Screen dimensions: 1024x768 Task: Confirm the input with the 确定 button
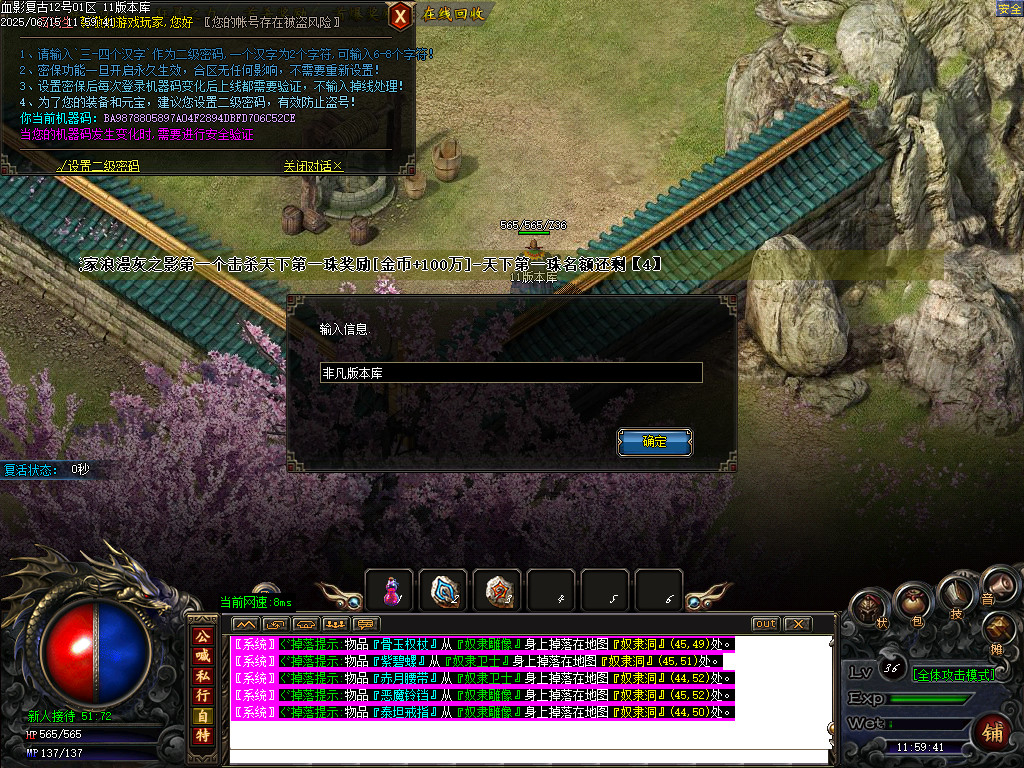pyautogui.click(x=655, y=442)
